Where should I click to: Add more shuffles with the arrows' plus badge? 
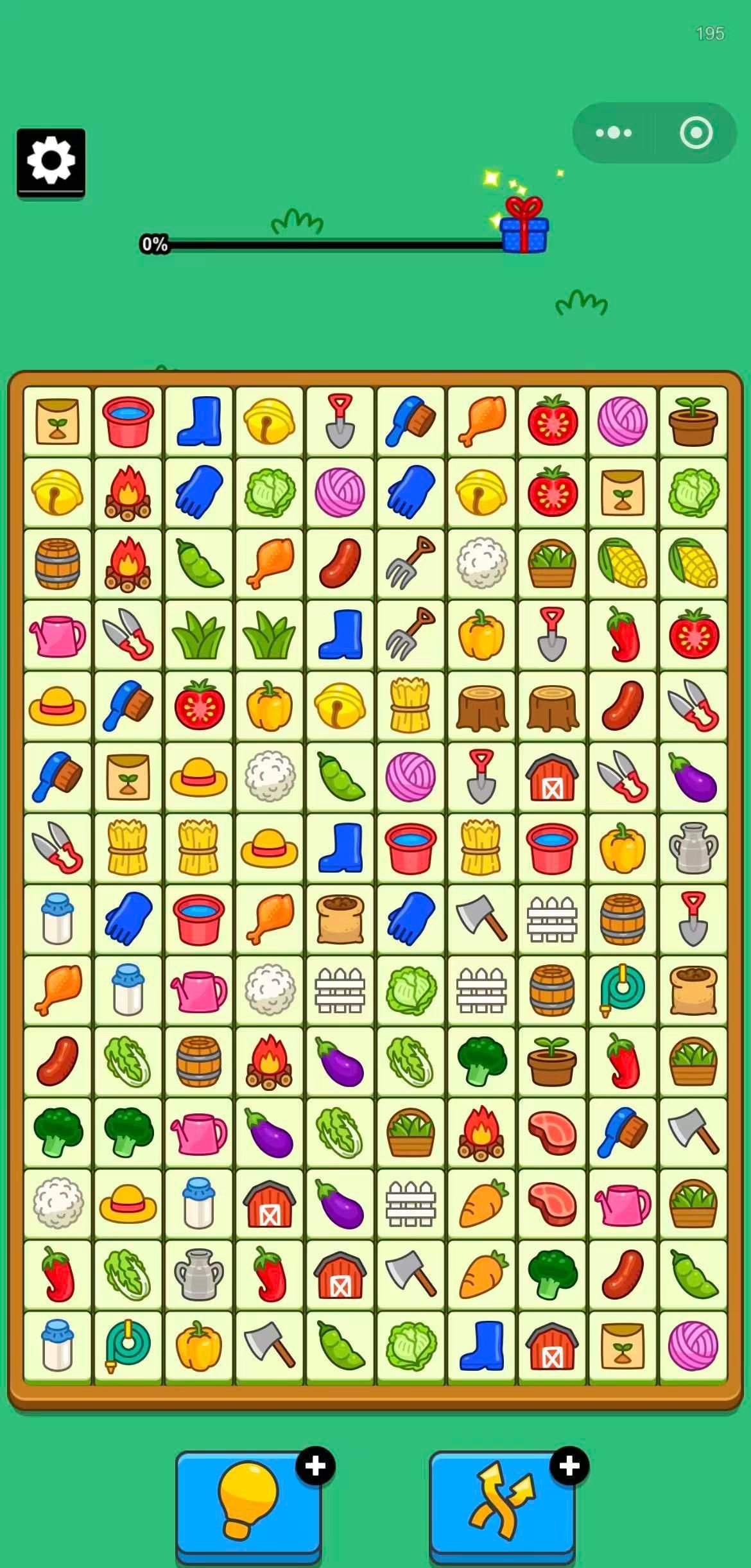569,1466
